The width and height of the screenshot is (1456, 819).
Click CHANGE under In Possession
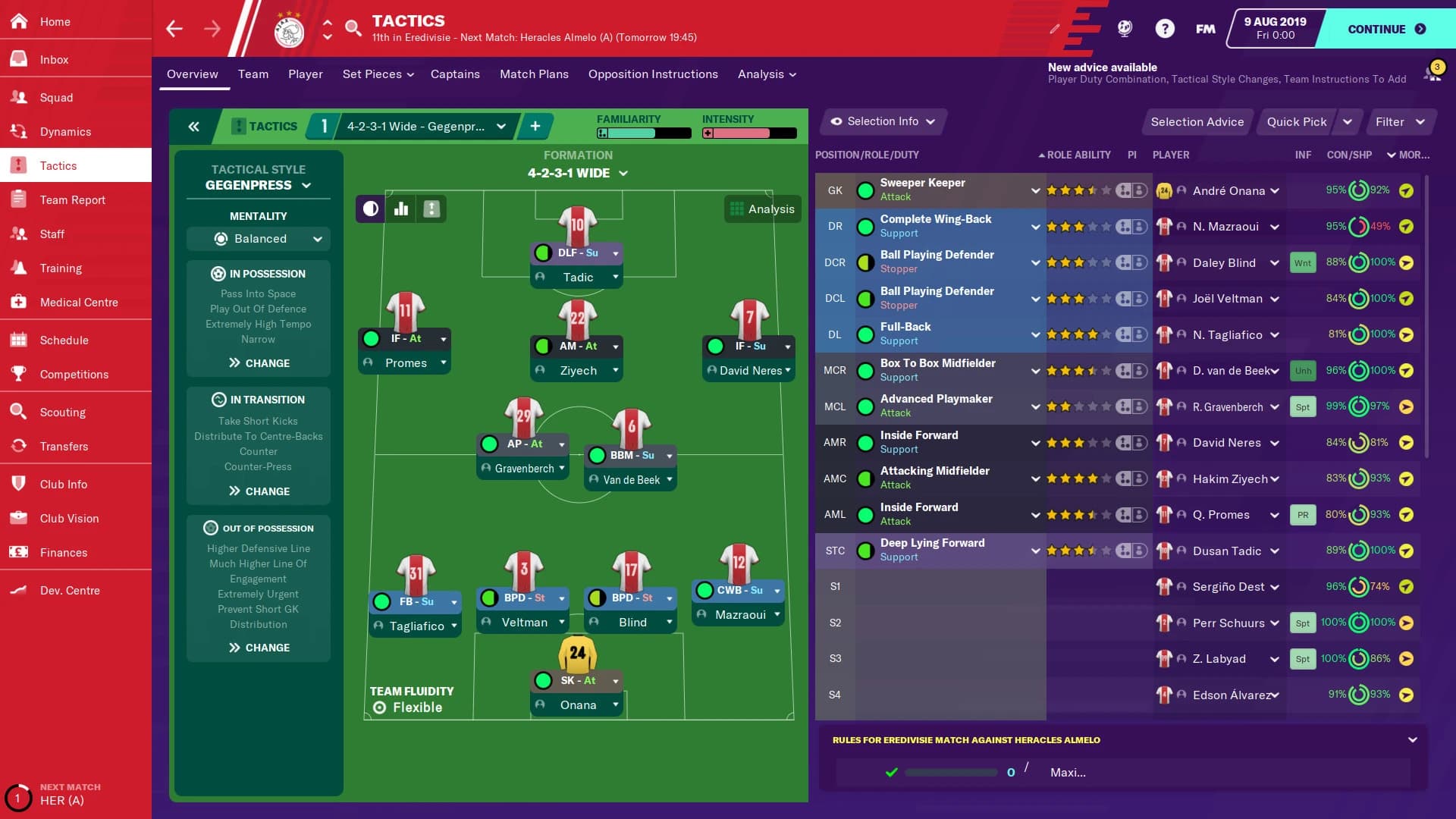258,362
